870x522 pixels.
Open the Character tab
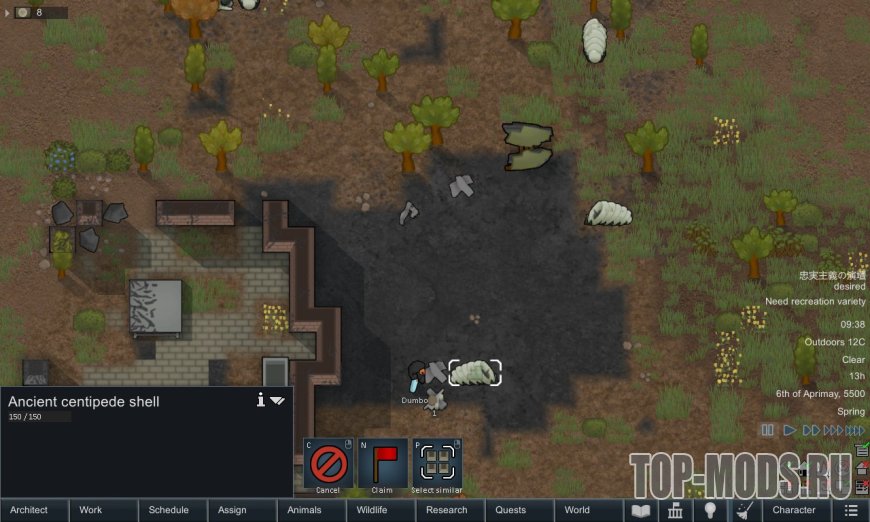point(795,510)
